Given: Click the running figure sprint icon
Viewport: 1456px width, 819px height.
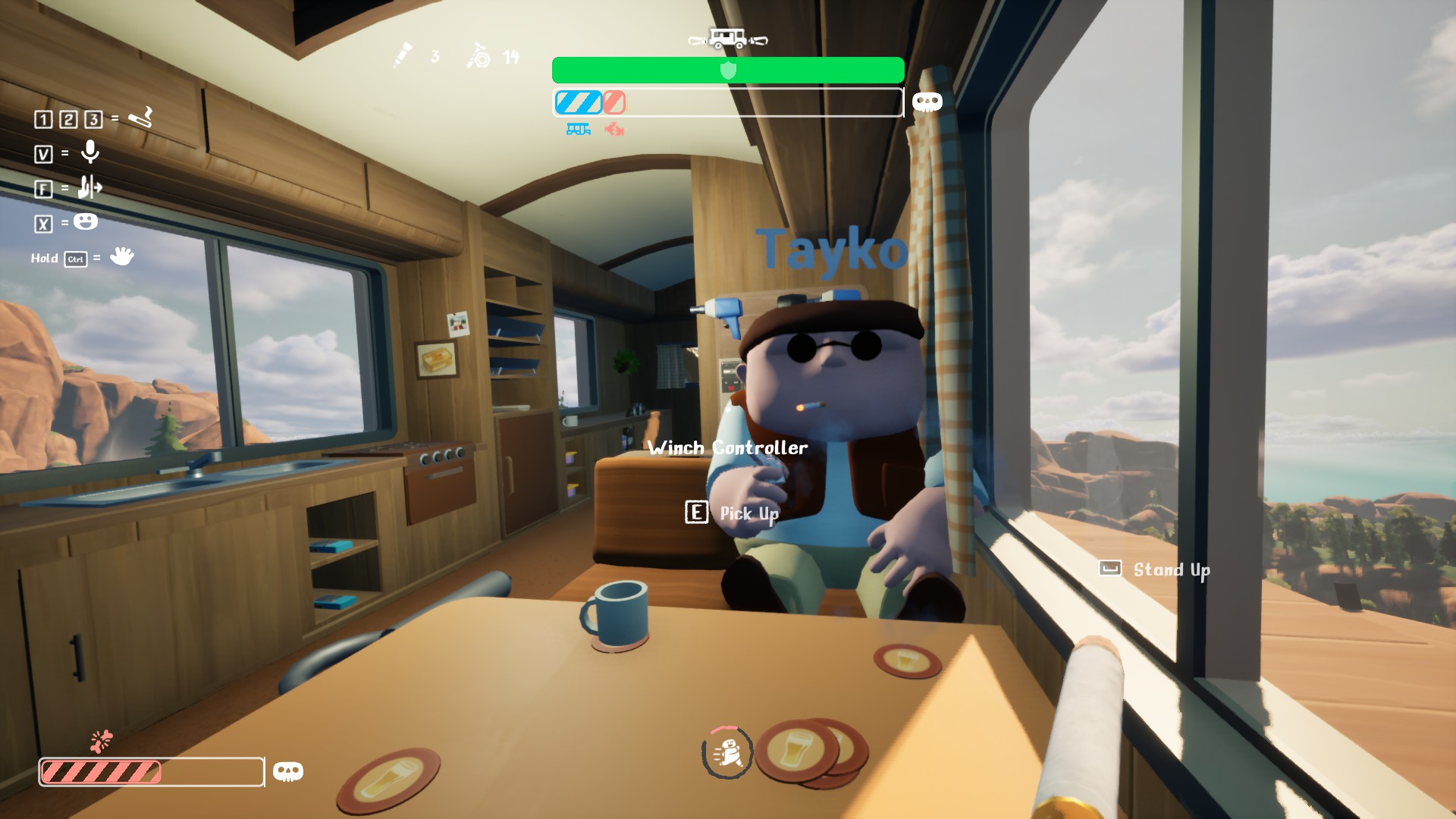Looking at the screenshot, I should pos(727,753).
